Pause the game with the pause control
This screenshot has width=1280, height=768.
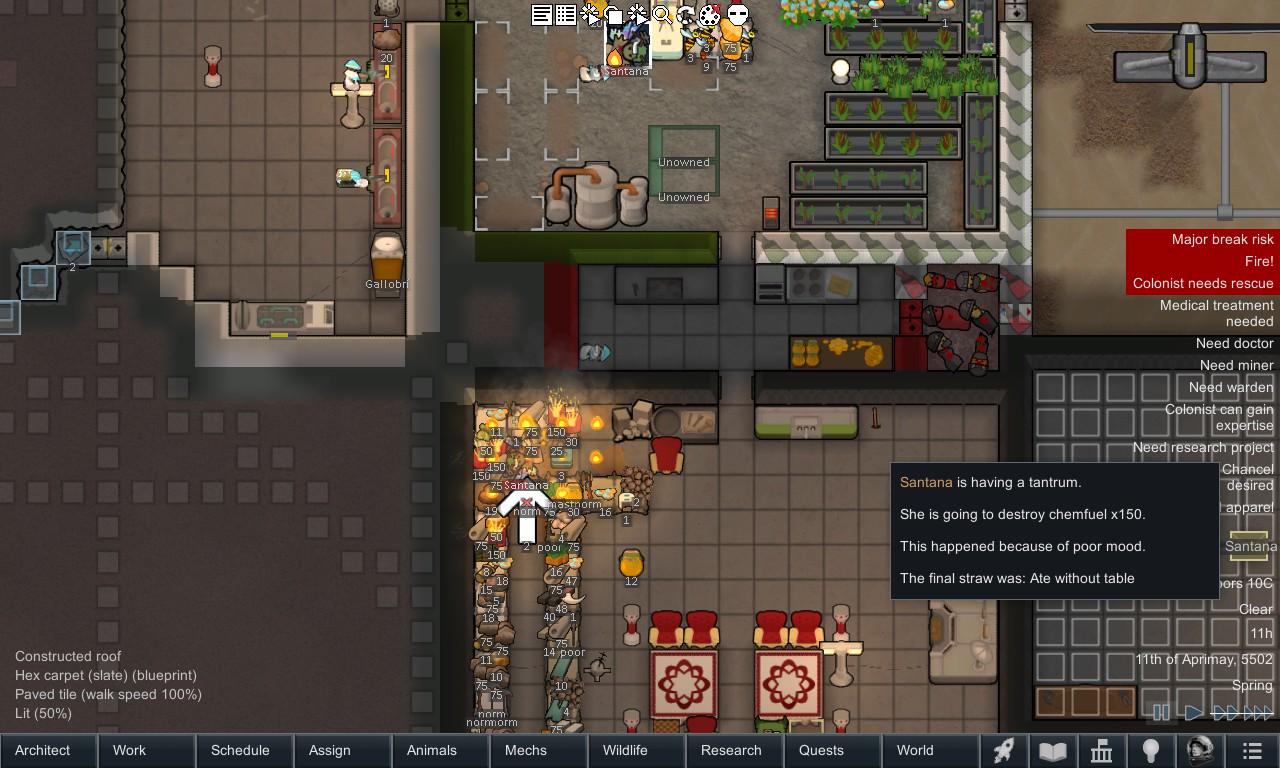[1160, 713]
